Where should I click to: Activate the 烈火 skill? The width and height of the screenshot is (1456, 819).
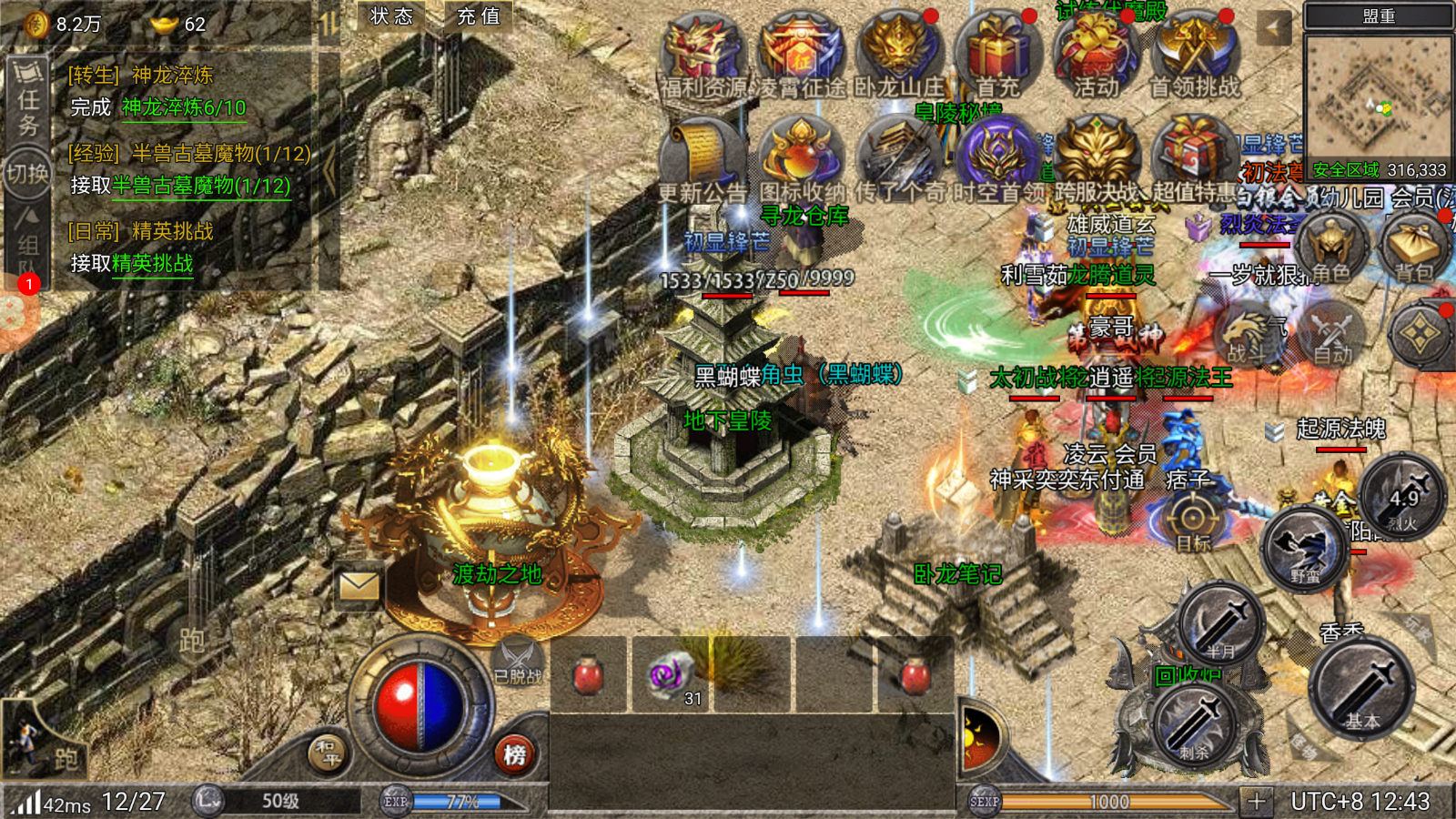coord(1403,497)
